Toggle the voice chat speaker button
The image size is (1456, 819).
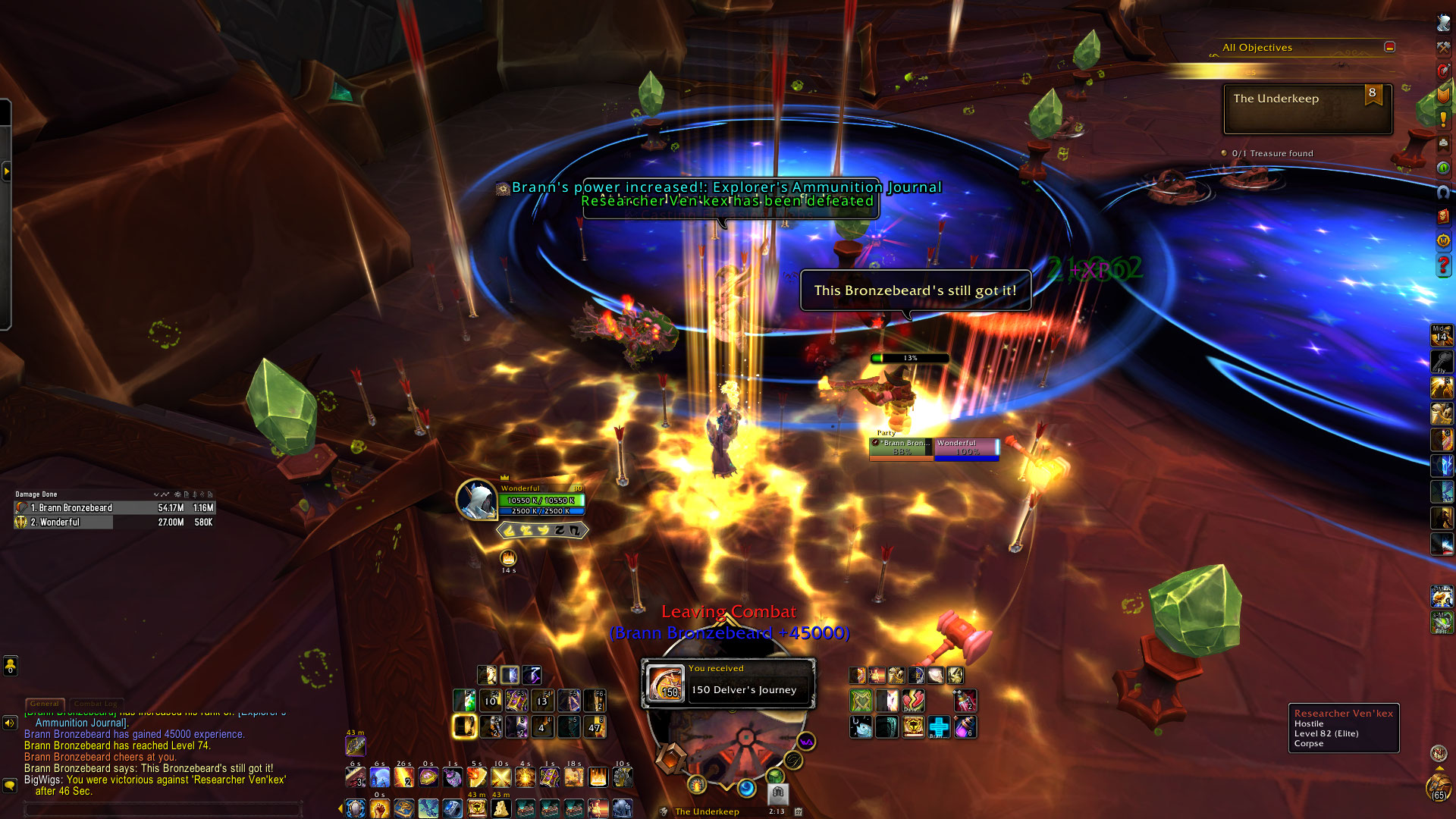coord(10,723)
